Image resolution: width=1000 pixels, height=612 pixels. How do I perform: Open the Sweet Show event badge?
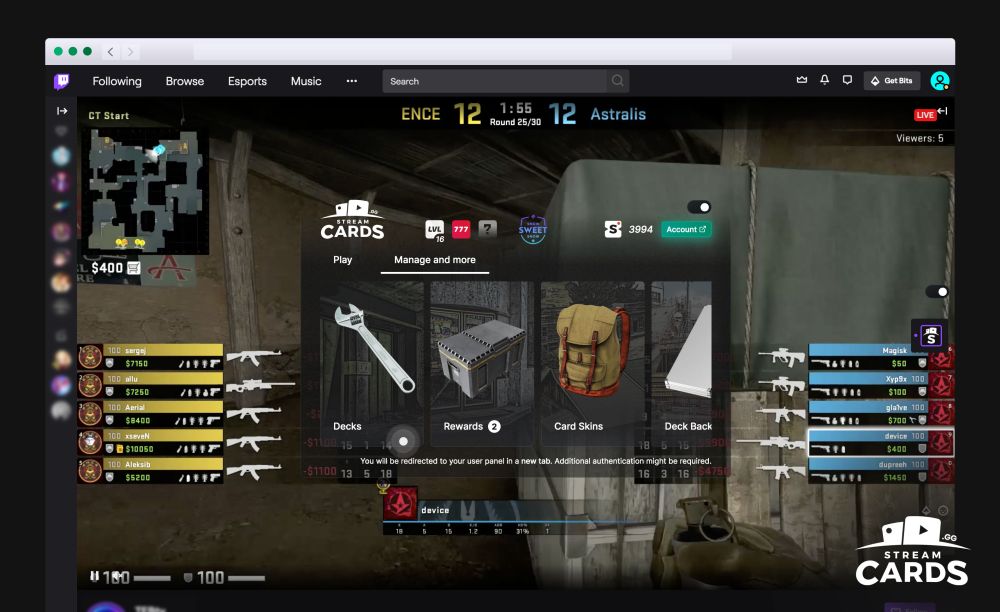(532, 229)
